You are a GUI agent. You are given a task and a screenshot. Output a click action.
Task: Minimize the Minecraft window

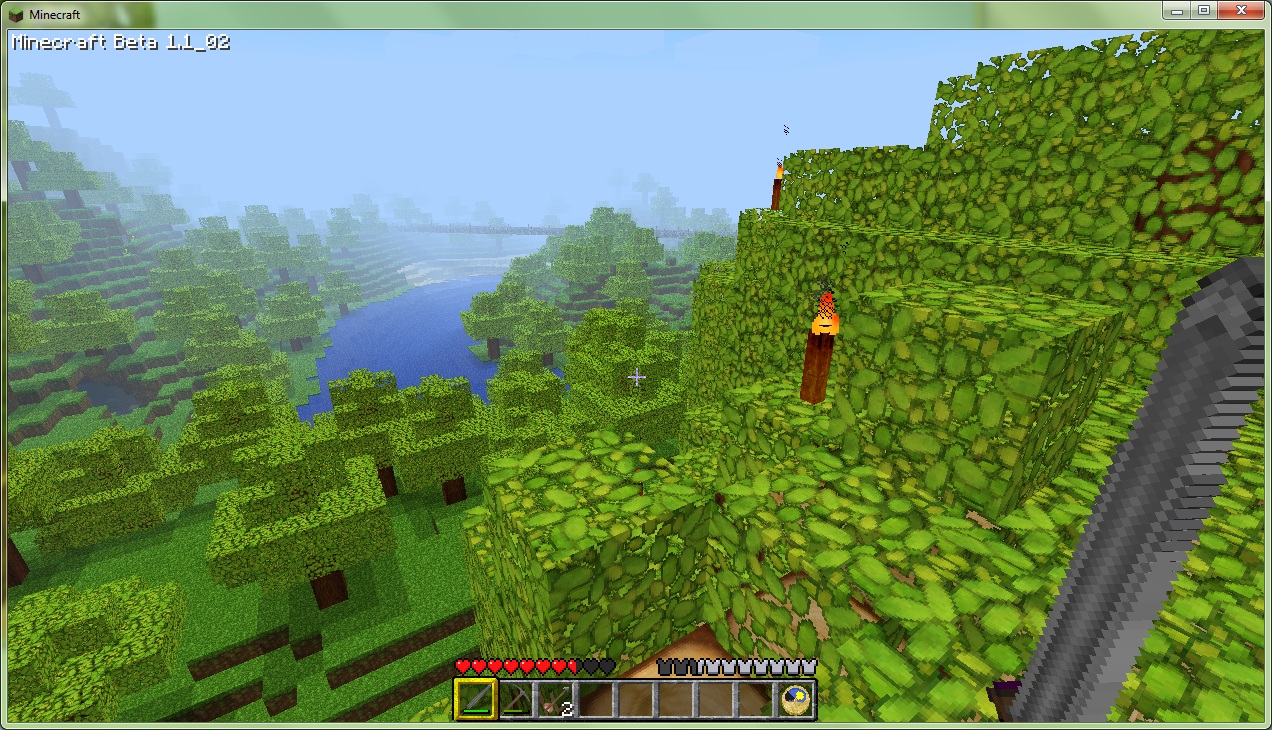1178,10
